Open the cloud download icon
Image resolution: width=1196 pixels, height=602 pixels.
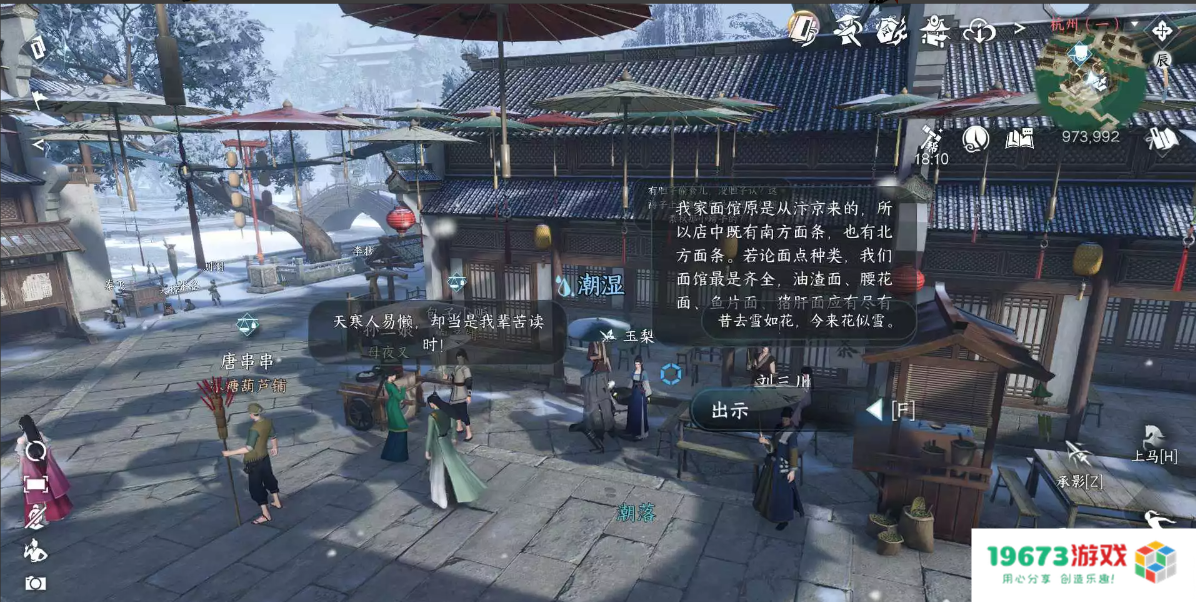pyautogui.click(x=980, y=31)
